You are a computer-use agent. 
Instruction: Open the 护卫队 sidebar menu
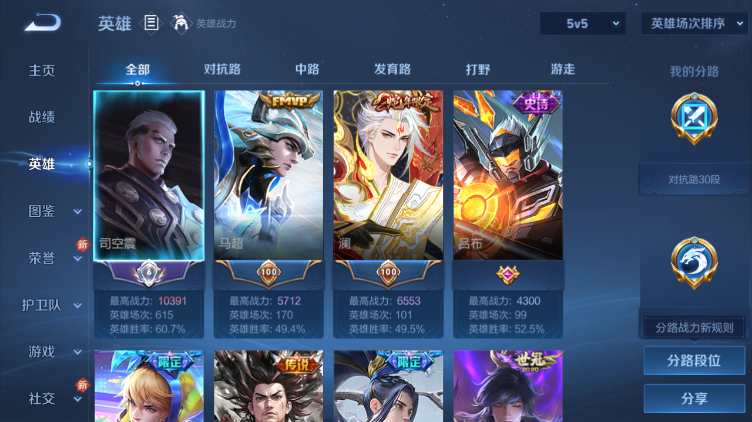pyautogui.click(x=42, y=305)
